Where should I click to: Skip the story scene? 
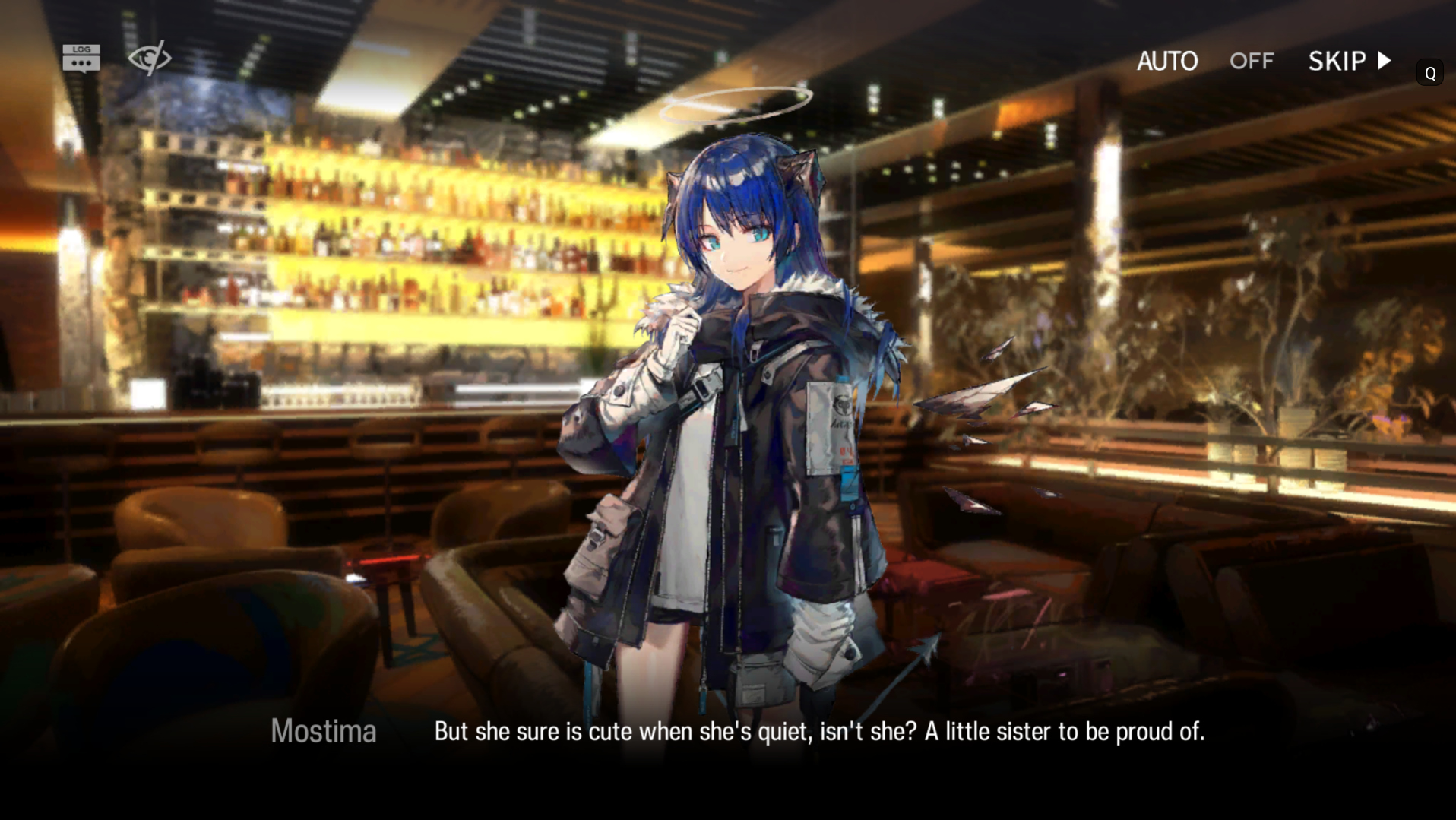coord(1350,61)
